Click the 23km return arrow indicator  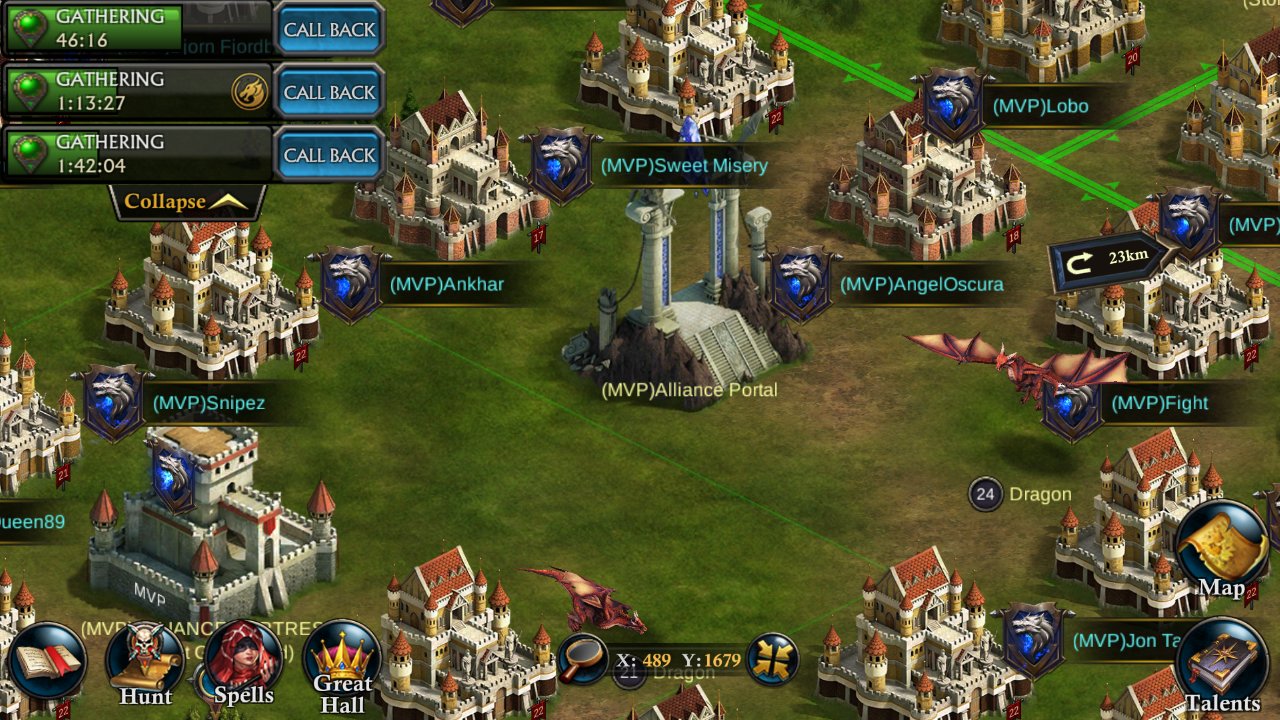[1108, 259]
